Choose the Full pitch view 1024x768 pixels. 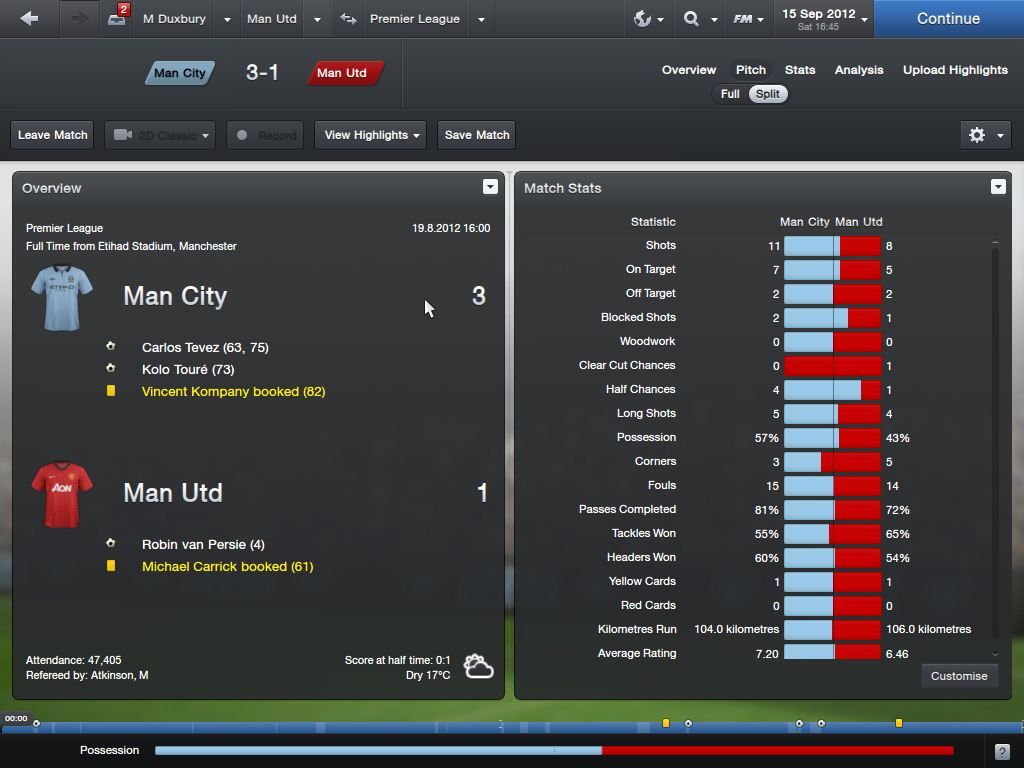pyautogui.click(x=730, y=94)
